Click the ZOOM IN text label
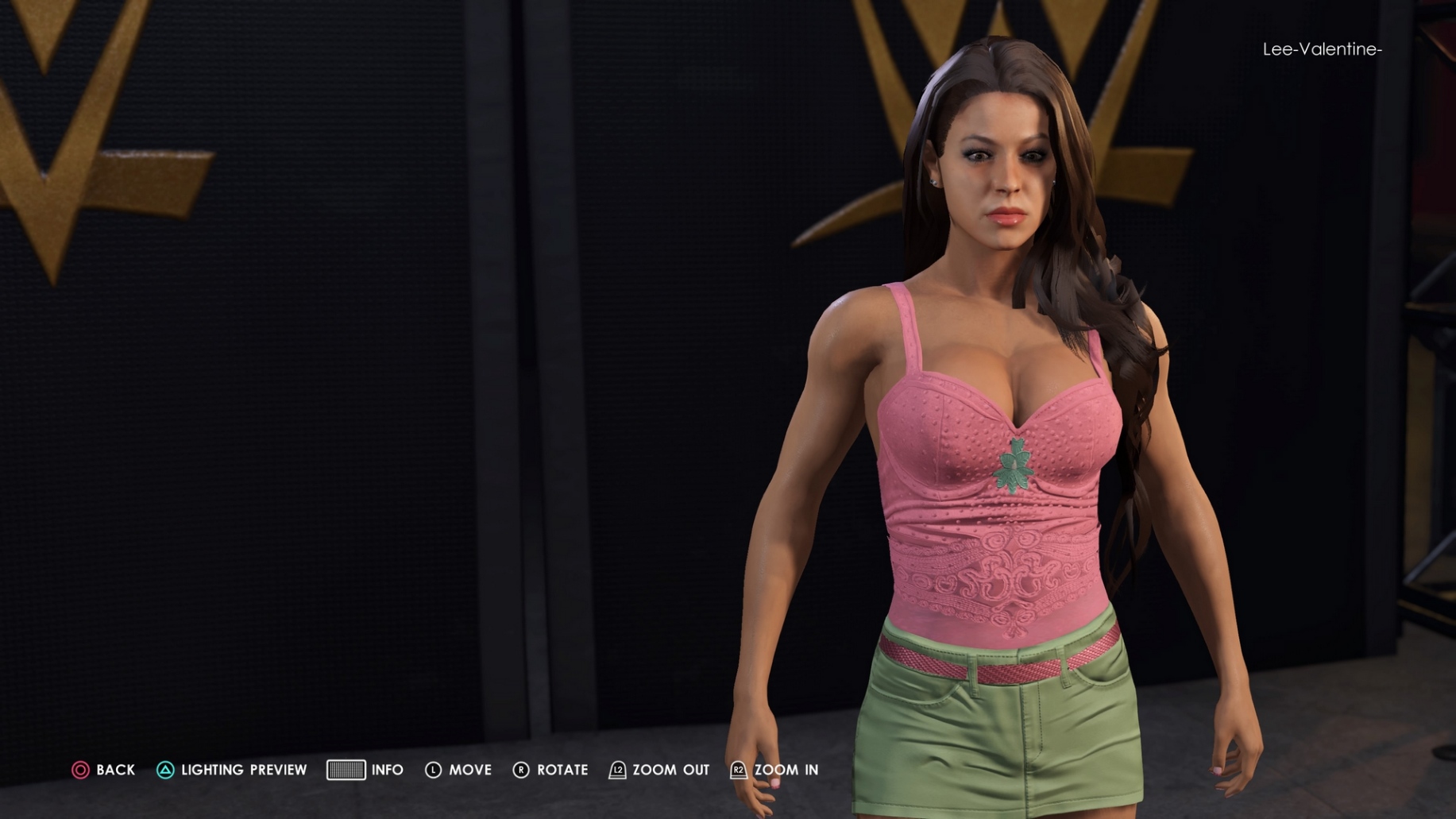 (x=786, y=770)
